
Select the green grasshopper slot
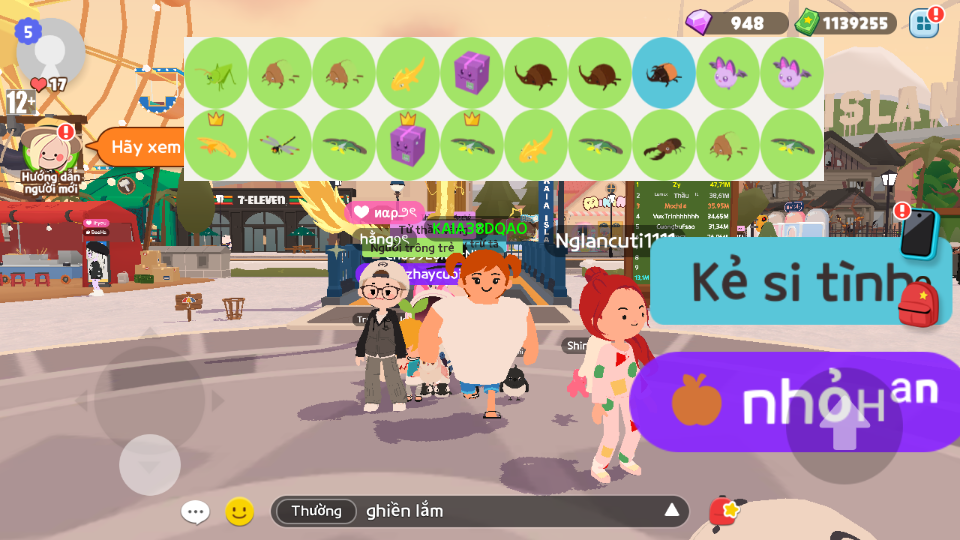click(216, 73)
